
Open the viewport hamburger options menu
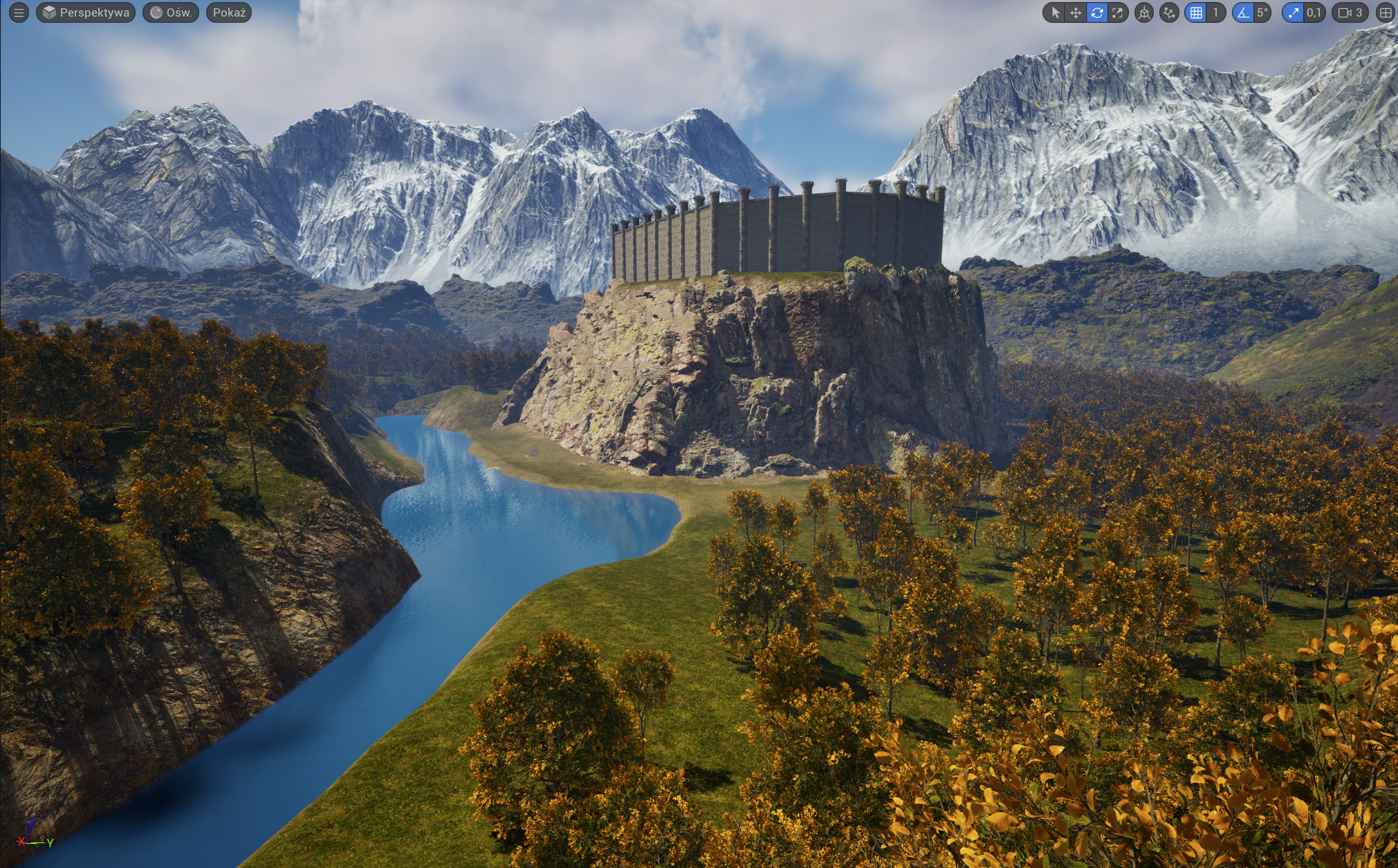point(19,12)
